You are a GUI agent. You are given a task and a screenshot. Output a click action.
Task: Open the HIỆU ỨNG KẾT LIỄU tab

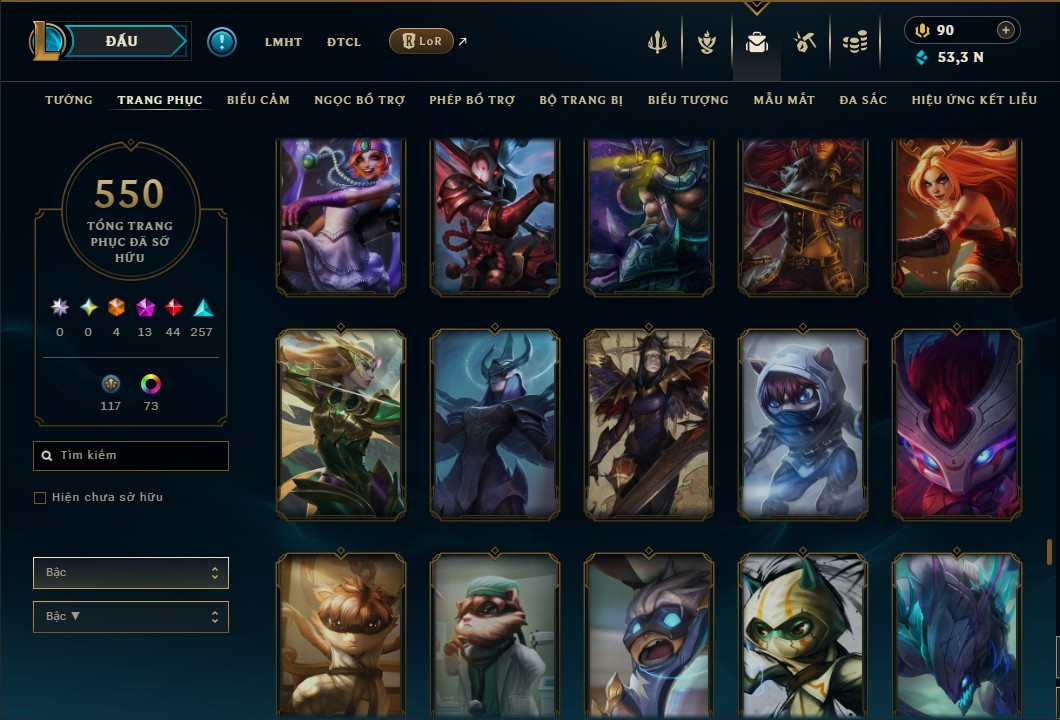pos(974,100)
